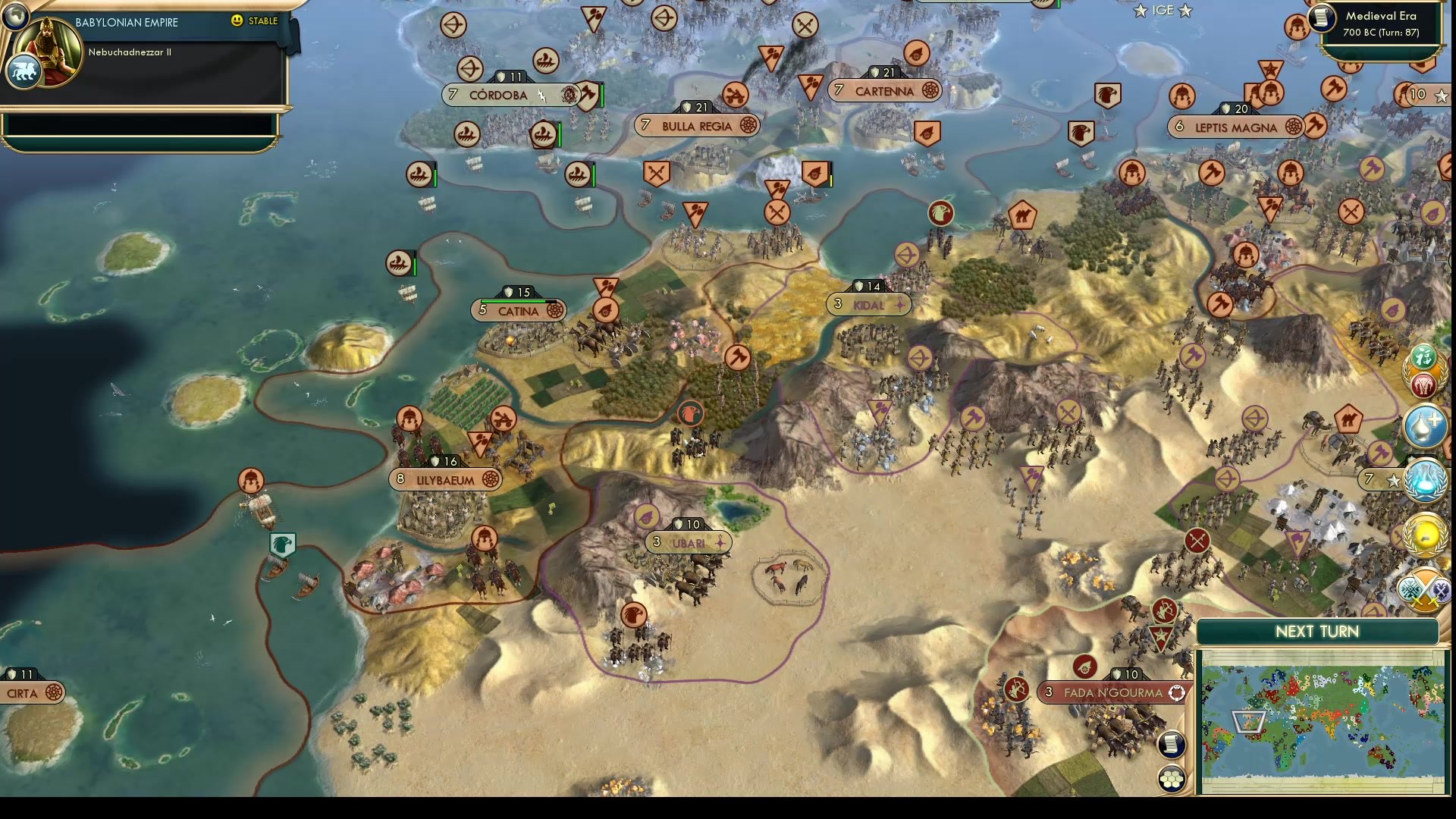The image size is (1456, 819).
Task: Click Cartenna's religion icon on its banner
Action: (x=931, y=90)
